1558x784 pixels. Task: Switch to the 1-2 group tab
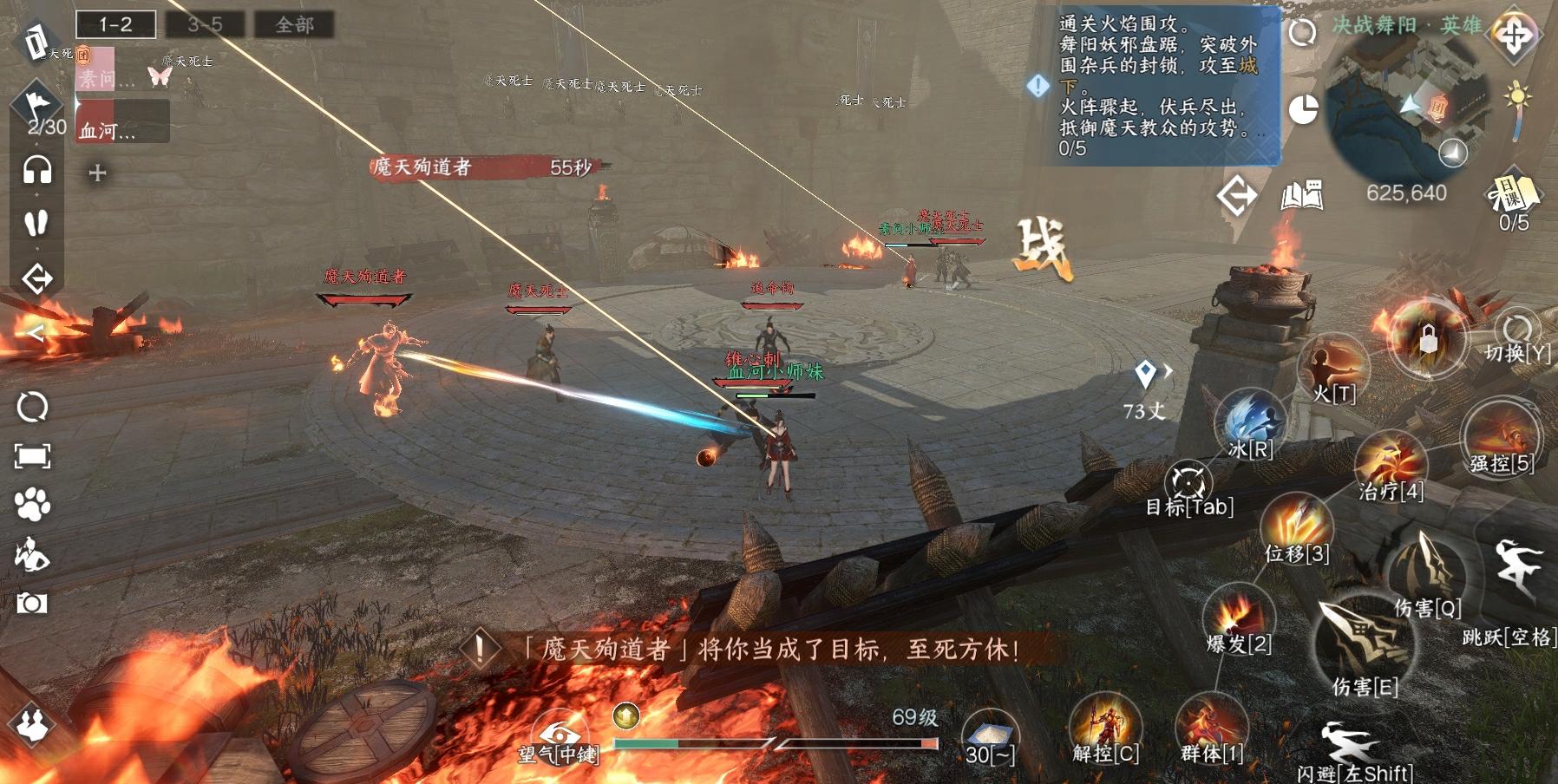tap(115, 24)
